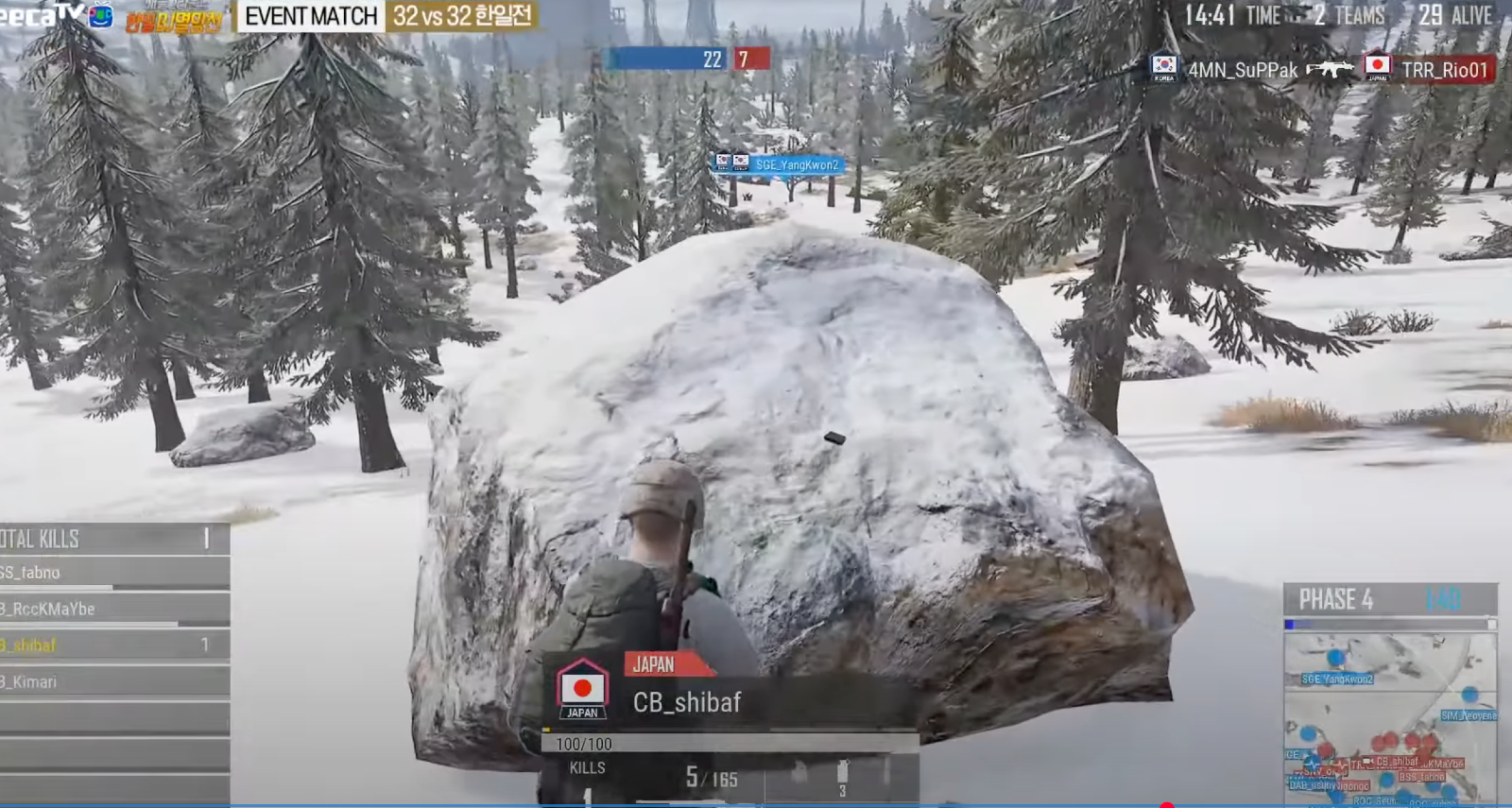Image resolution: width=1512 pixels, height=808 pixels.
Task: Click the SIM player label on the minimap
Action: [x=1468, y=715]
